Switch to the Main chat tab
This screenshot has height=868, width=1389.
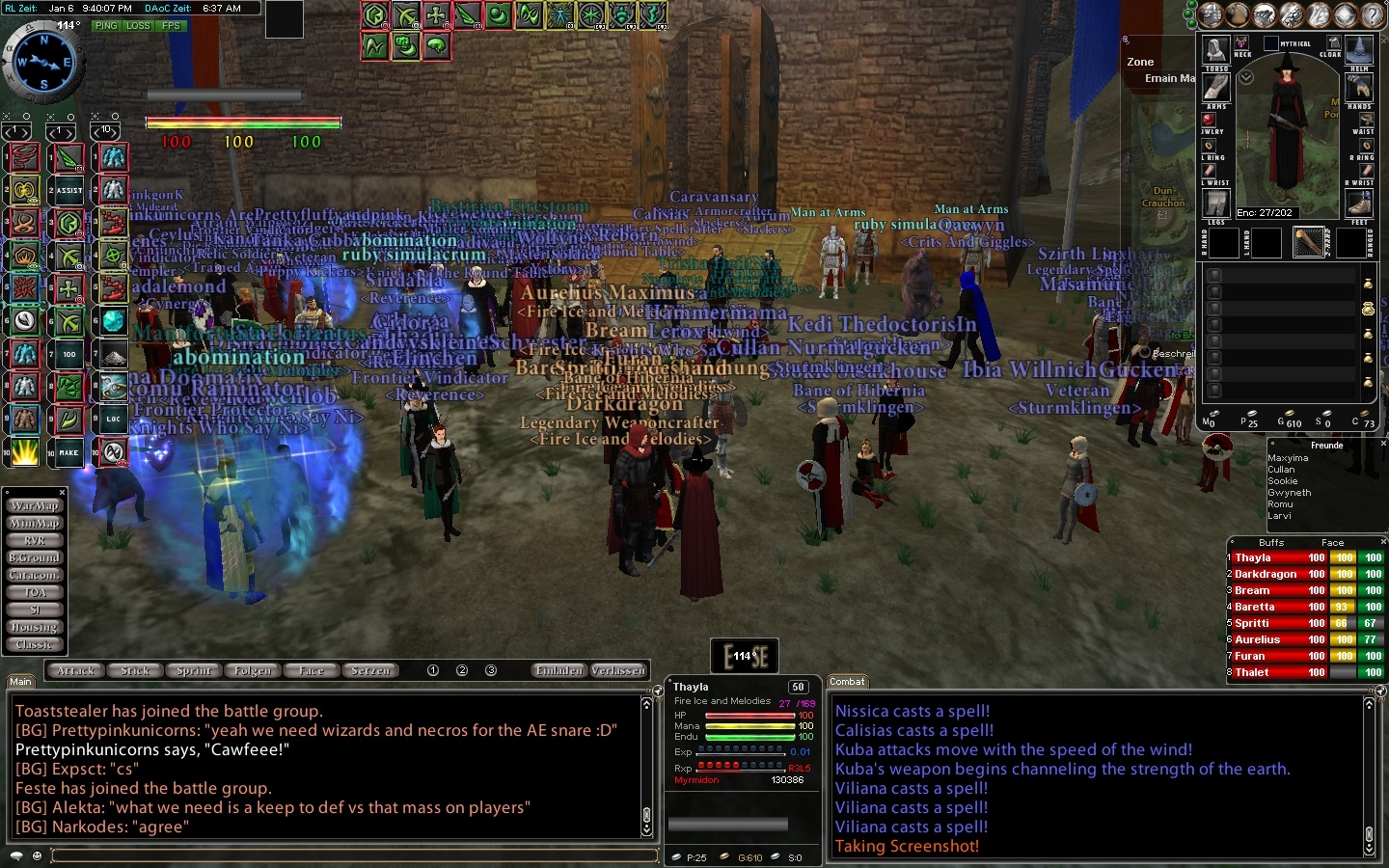pyautogui.click(x=20, y=682)
